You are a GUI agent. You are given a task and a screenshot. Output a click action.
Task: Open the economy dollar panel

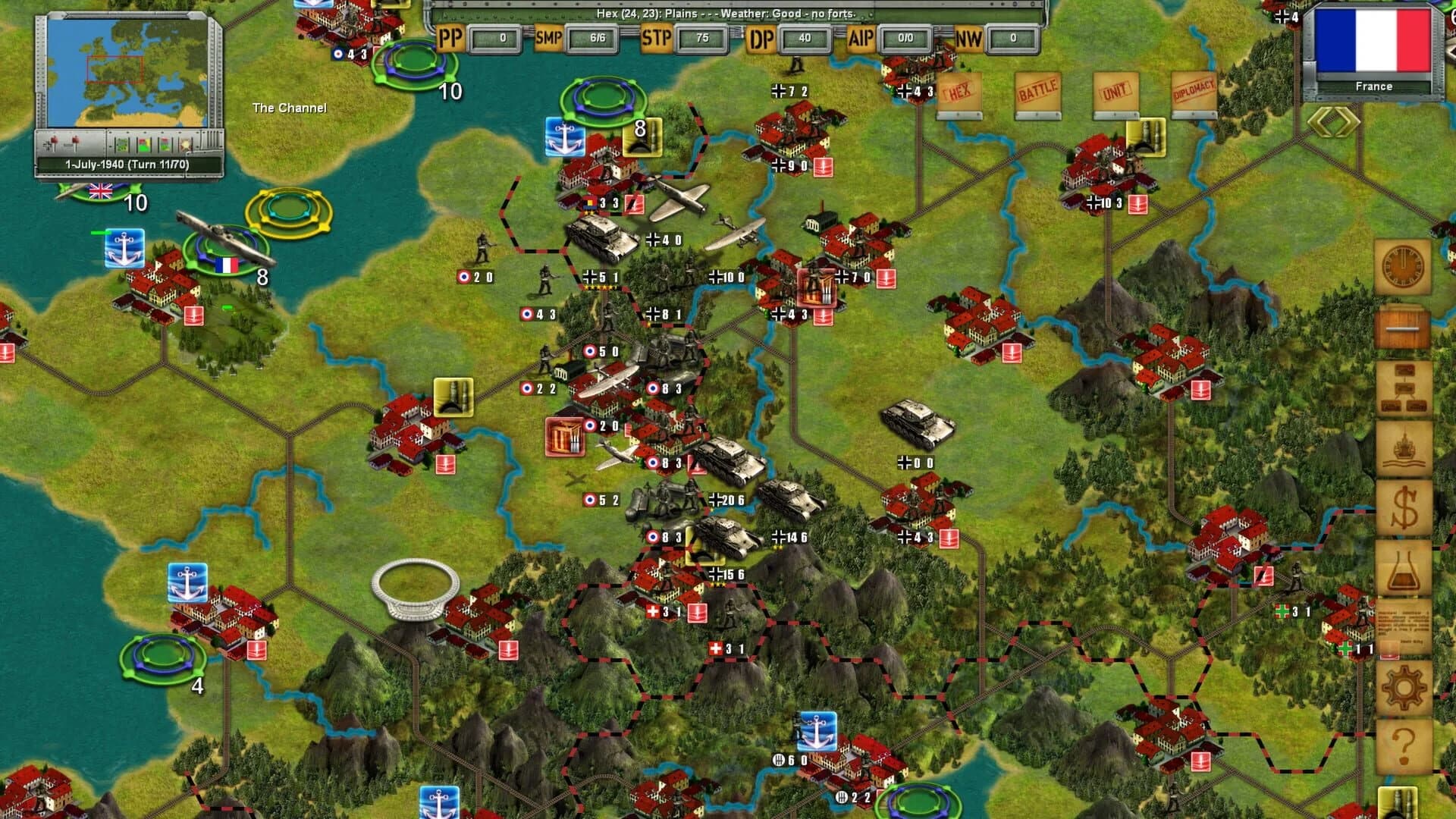[x=1404, y=508]
